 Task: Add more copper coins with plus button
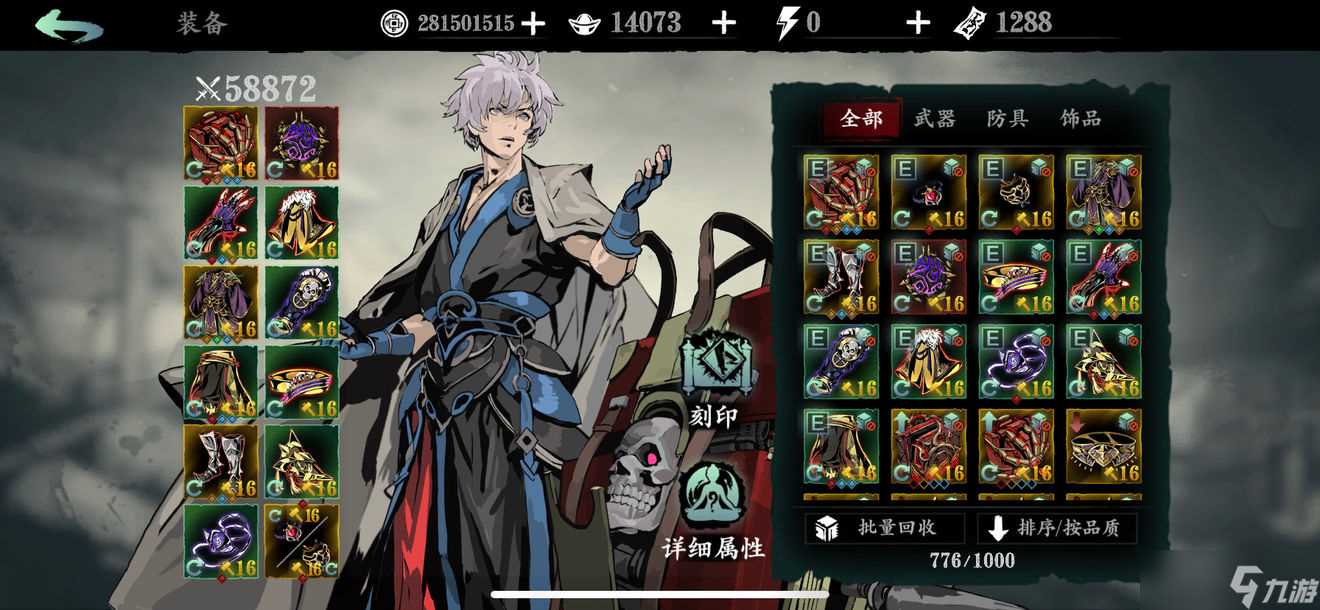point(534,24)
